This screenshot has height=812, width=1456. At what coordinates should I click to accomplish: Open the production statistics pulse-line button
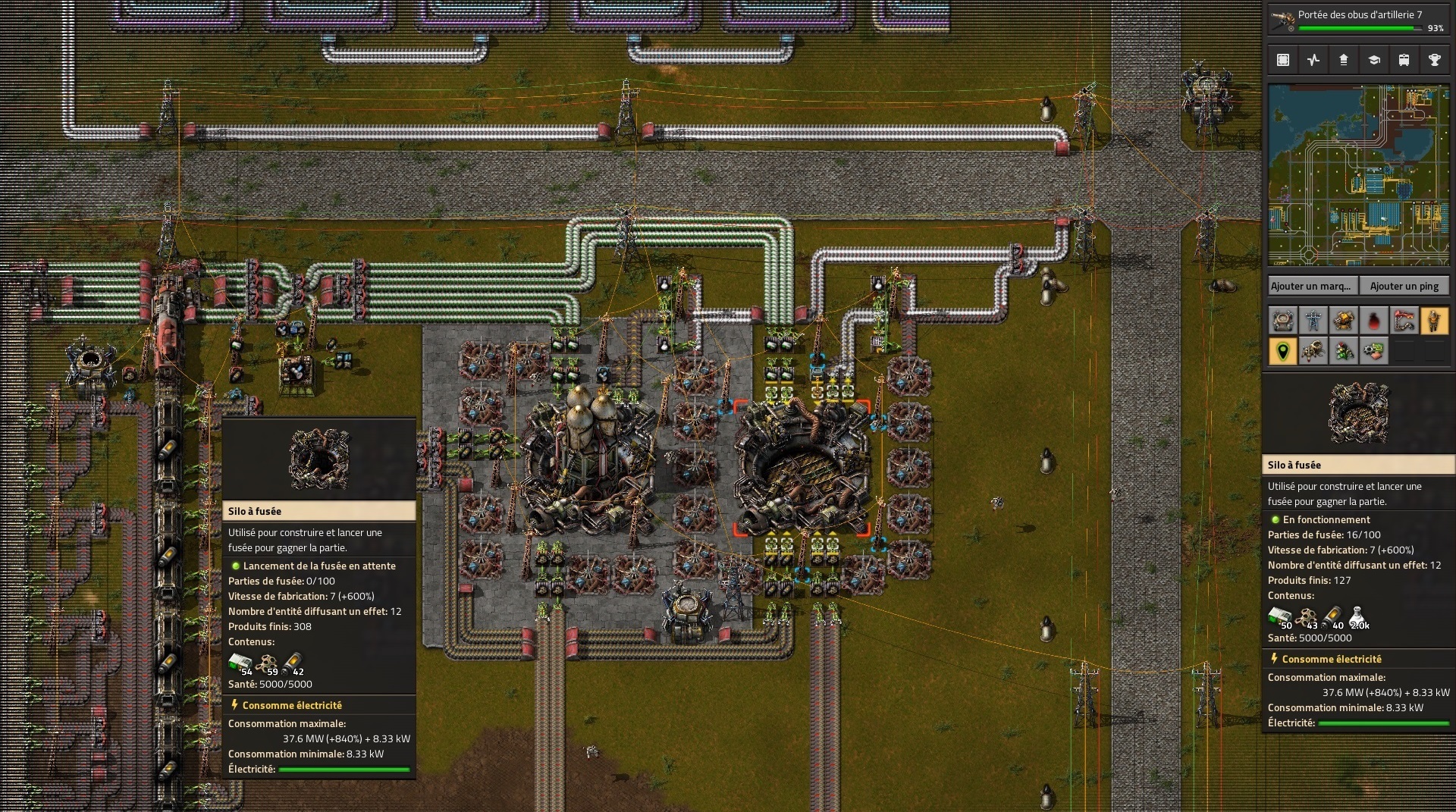pos(1313,60)
